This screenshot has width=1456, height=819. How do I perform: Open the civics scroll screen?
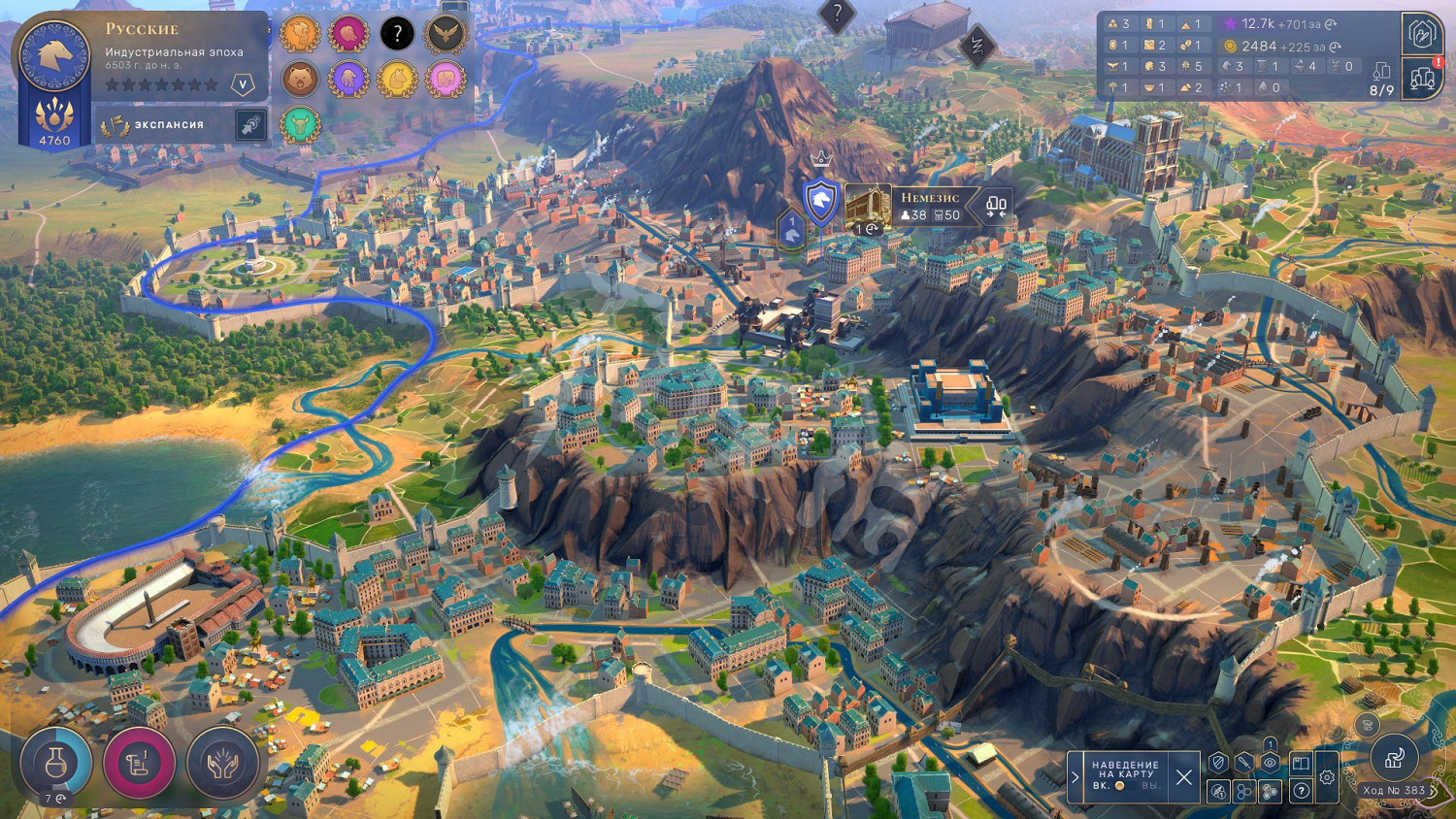(139, 764)
